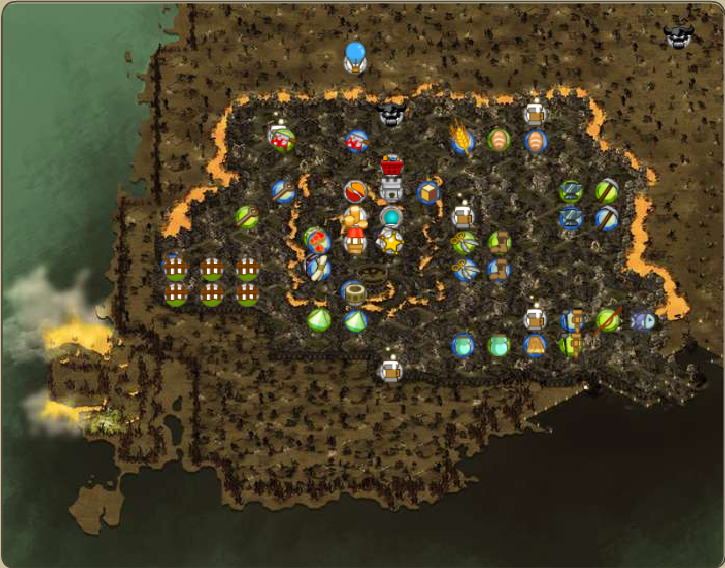The image size is (725, 568).
Task: Click the green boot marker
Action: [499, 242]
